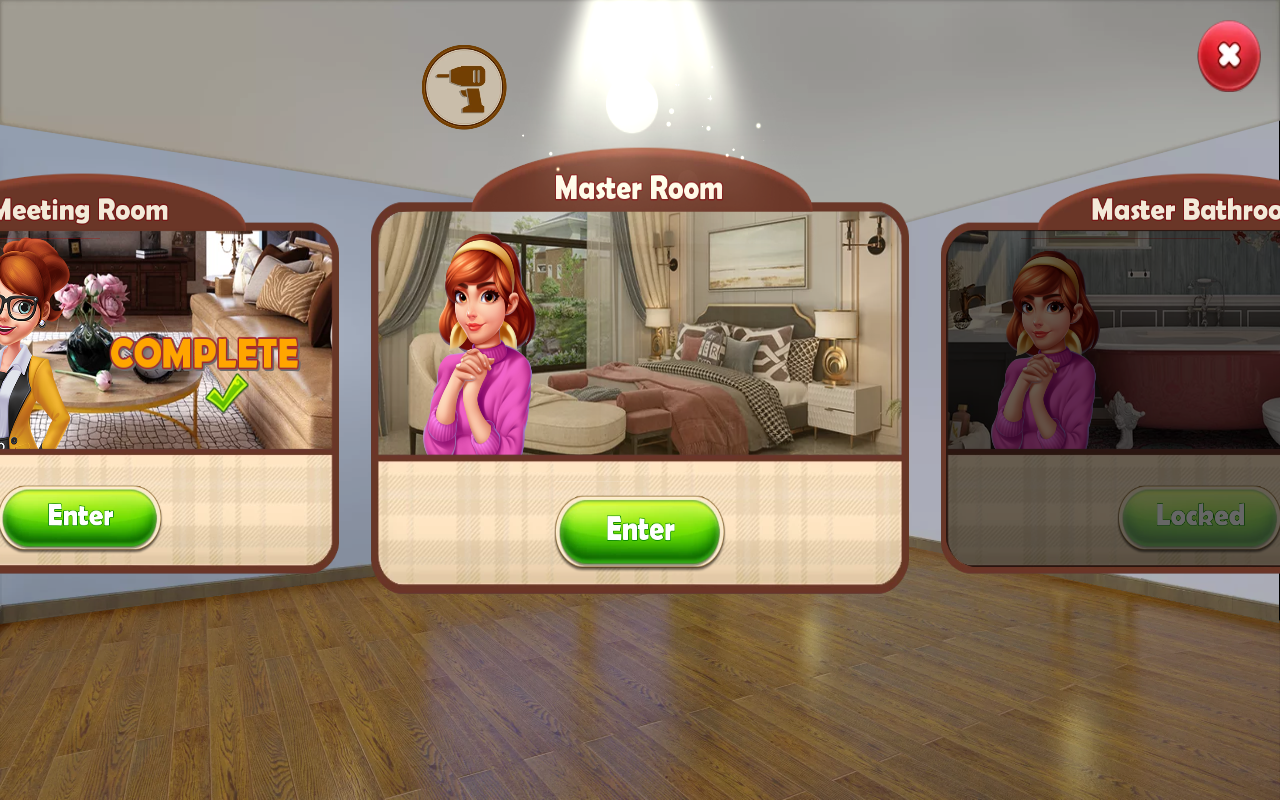Click the Locked Master Bathroom button
The width and height of the screenshot is (1280, 800).
point(1199,516)
